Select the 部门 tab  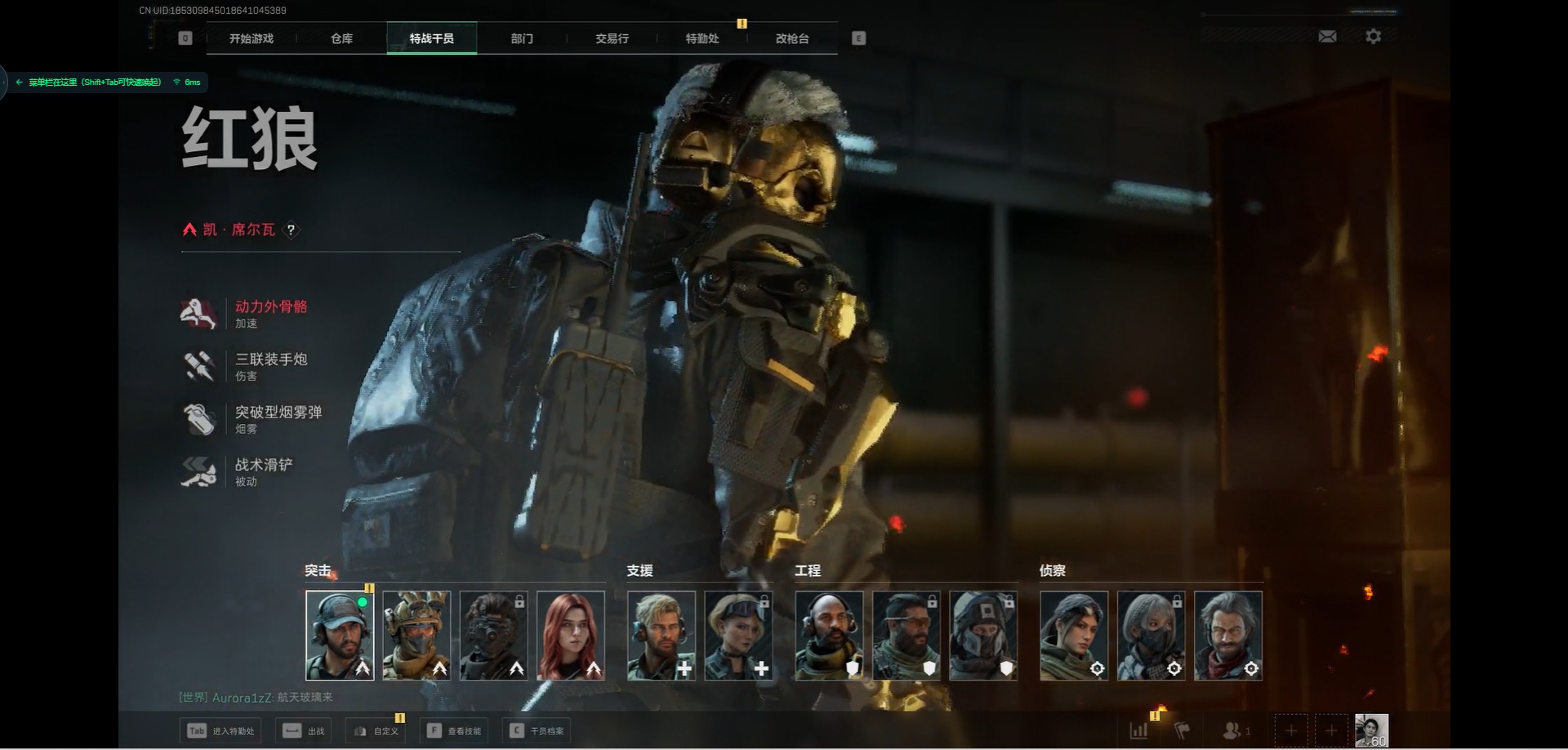(522, 38)
